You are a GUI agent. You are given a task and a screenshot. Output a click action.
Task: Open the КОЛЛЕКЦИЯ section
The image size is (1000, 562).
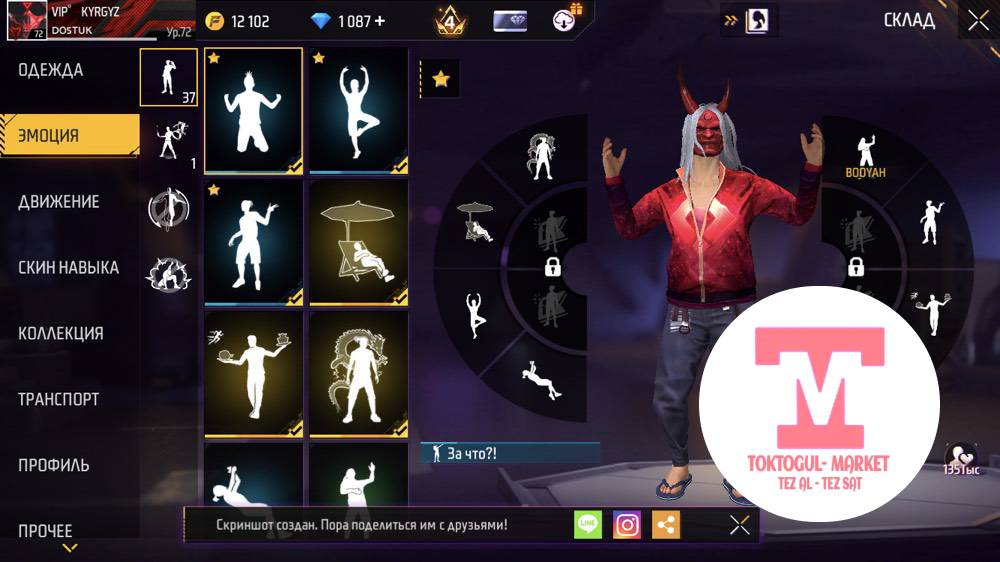tap(60, 333)
